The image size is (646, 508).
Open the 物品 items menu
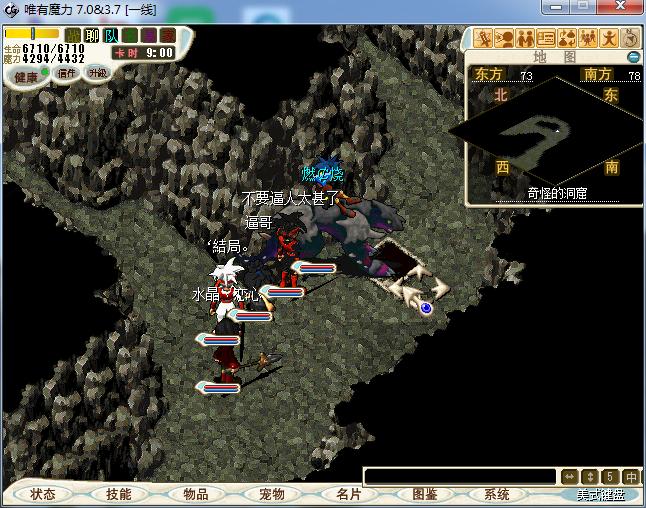pos(195,494)
